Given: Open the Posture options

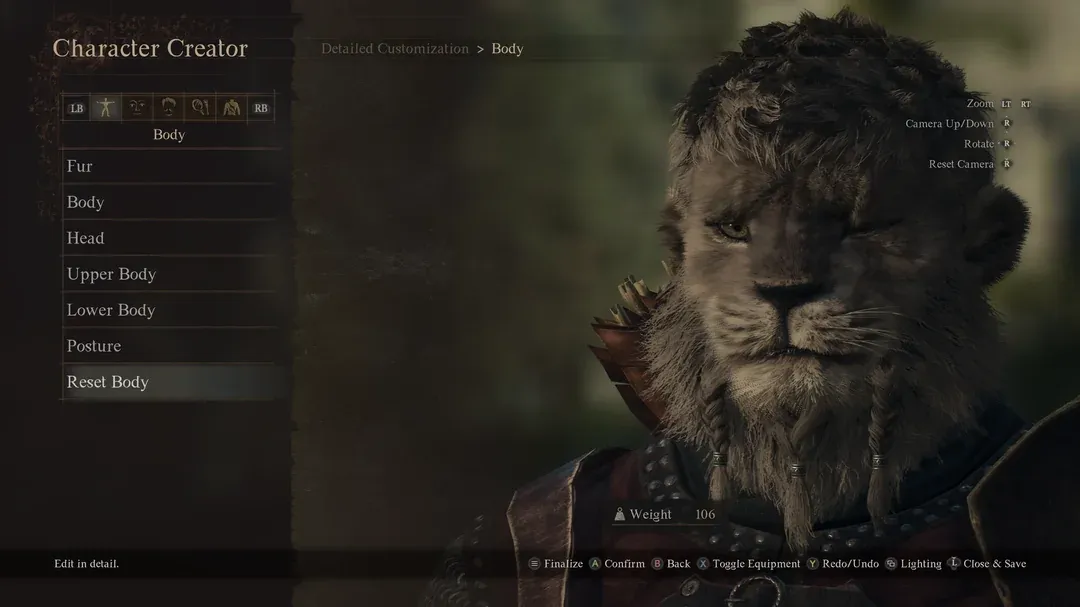Looking at the screenshot, I should point(94,346).
